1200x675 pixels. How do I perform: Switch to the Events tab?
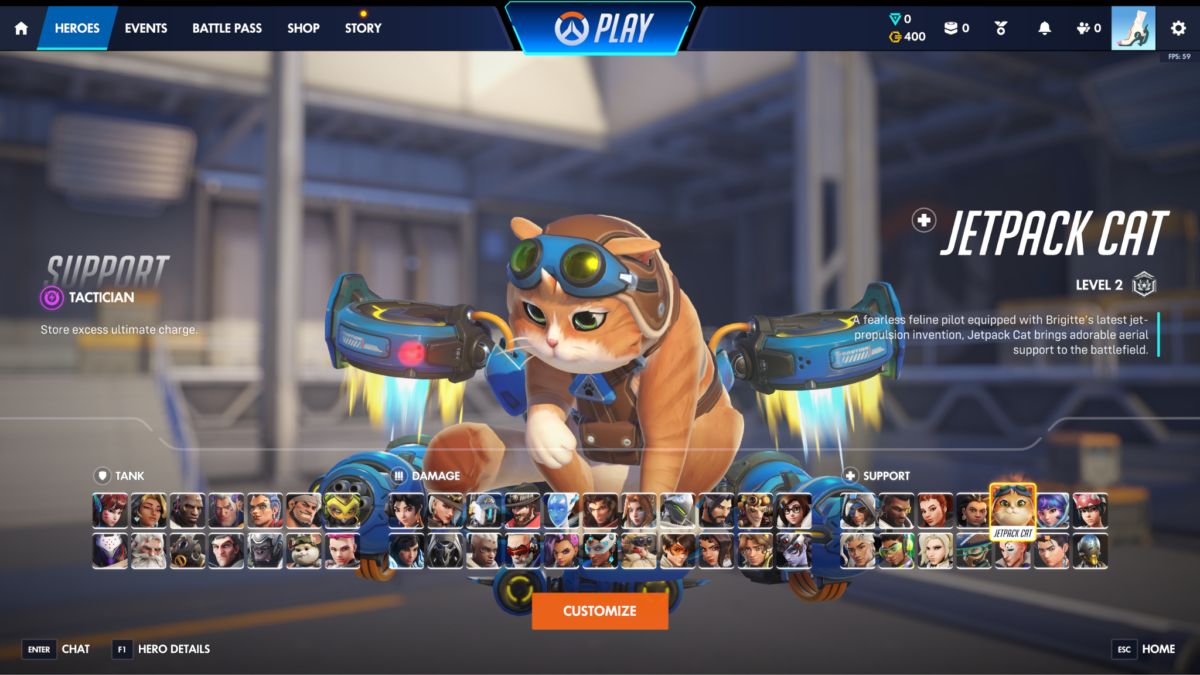point(146,28)
